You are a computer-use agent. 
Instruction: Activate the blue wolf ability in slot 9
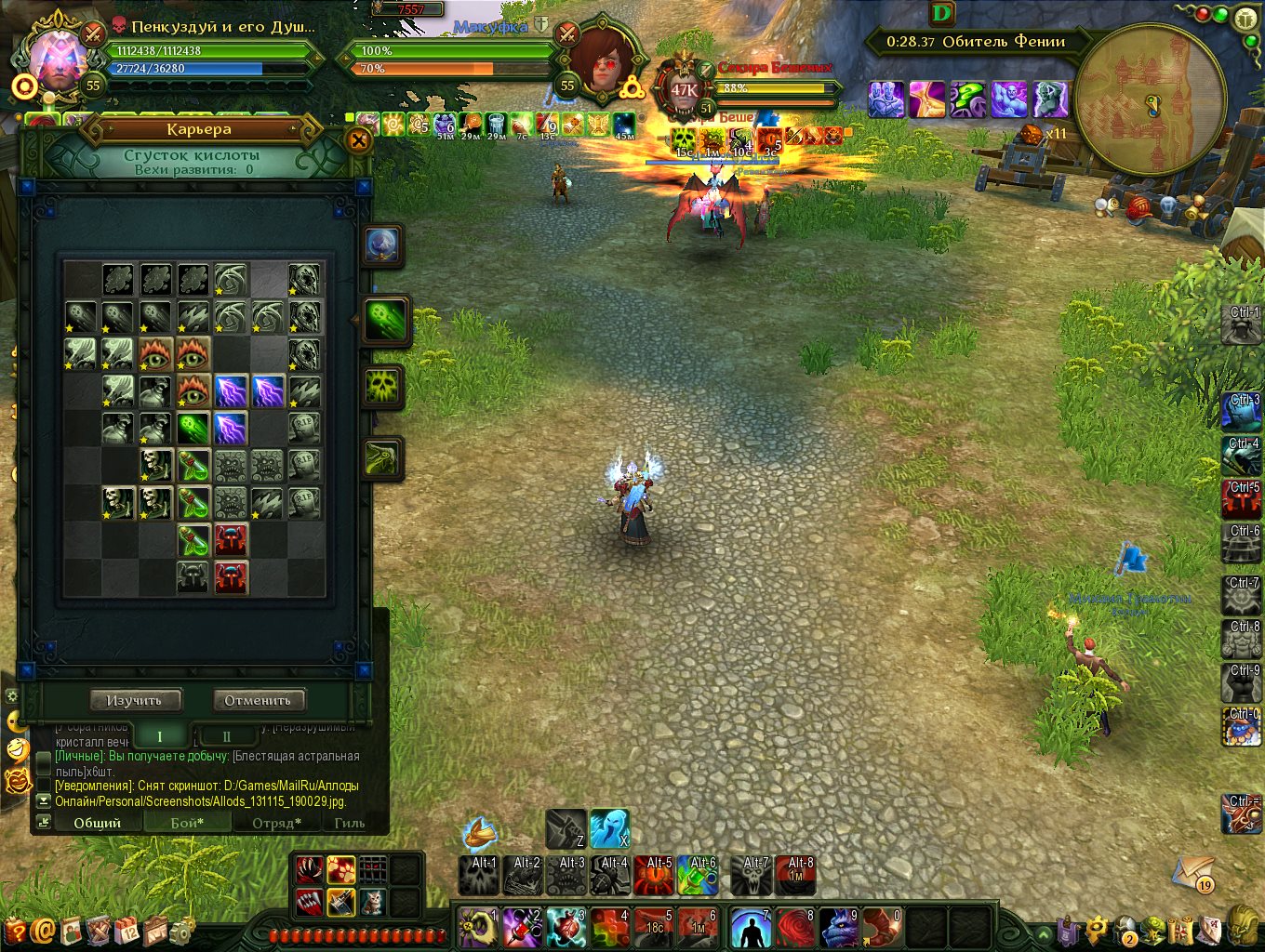(x=839, y=928)
